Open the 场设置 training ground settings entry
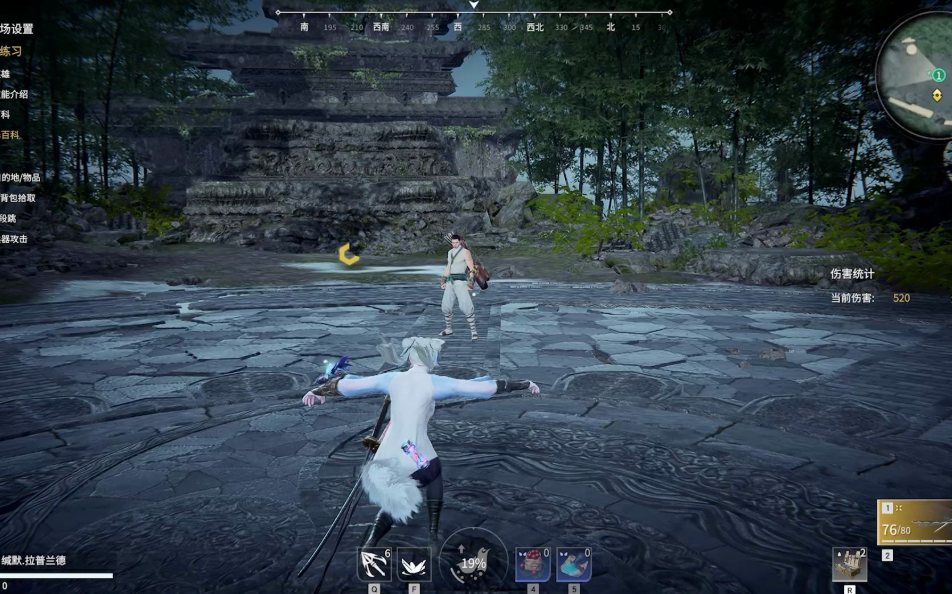This screenshot has width=952, height=594. (x=16, y=29)
